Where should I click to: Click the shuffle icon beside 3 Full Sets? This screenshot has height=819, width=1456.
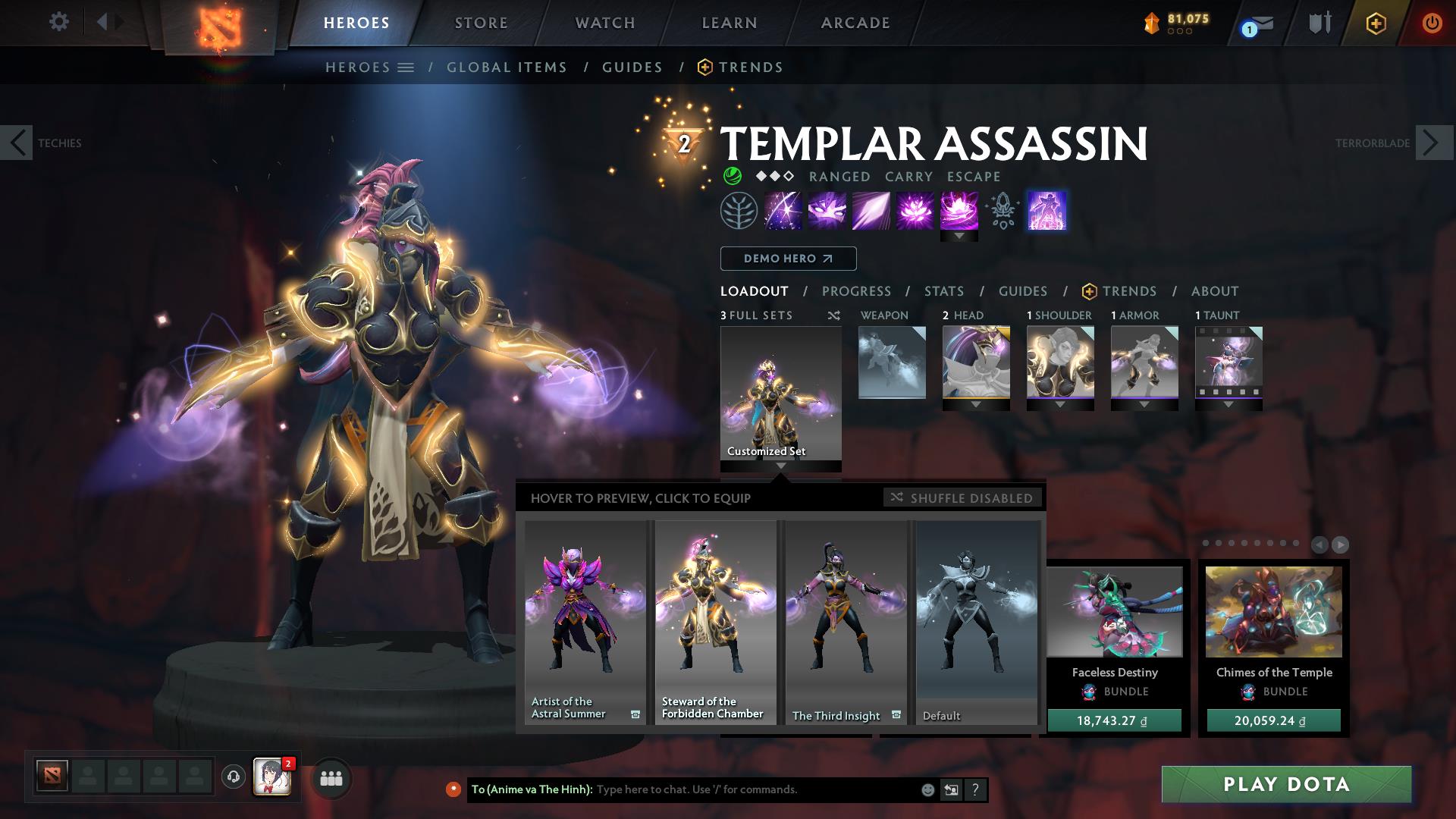pos(834,315)
